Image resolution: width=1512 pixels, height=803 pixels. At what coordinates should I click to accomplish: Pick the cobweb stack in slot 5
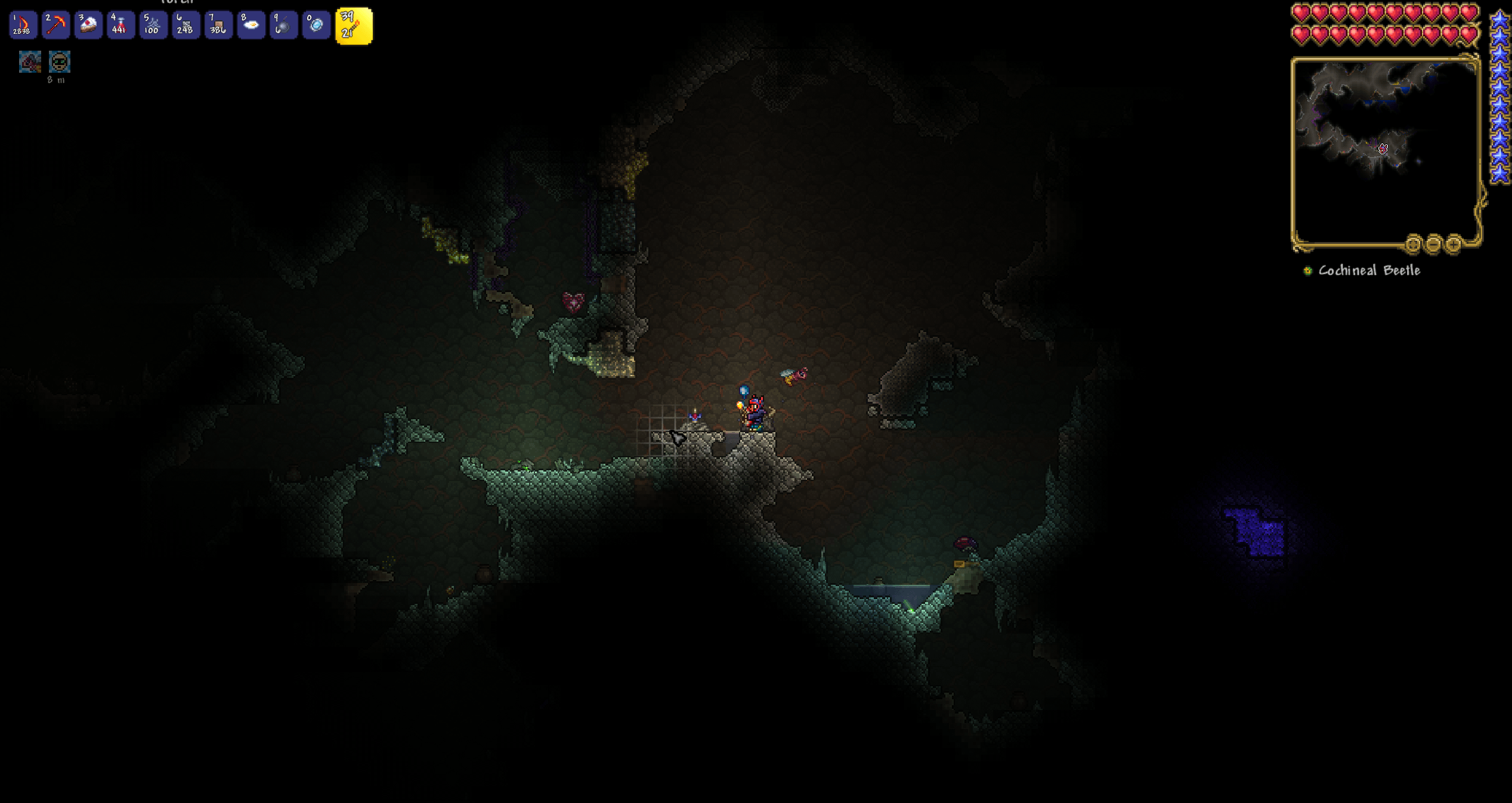(x=153, y=25)
